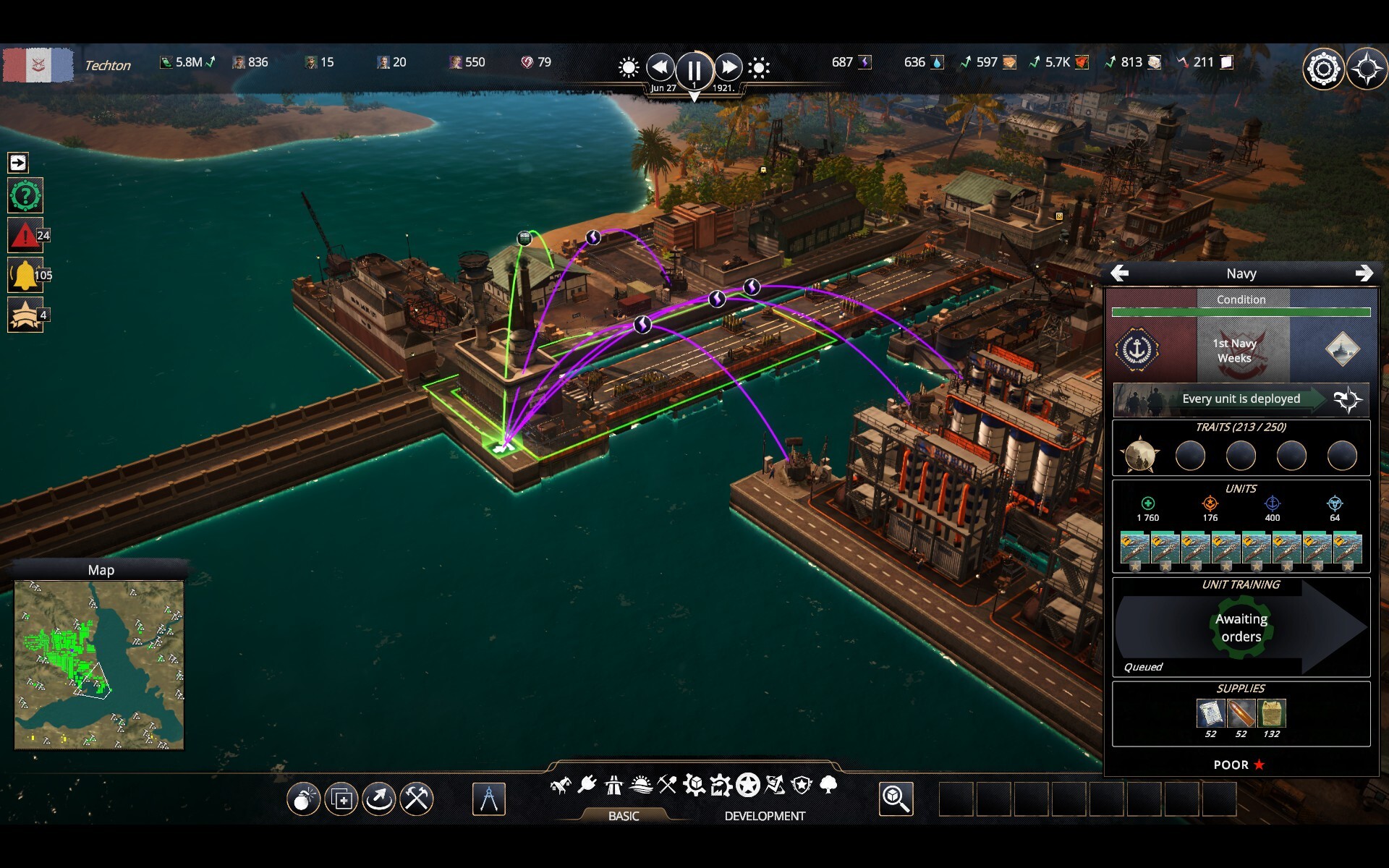Slow down game speed with rewind arrow
The width and height of the screenshot is (1389, 868).
pyautogui.click(x=660, y=68)
